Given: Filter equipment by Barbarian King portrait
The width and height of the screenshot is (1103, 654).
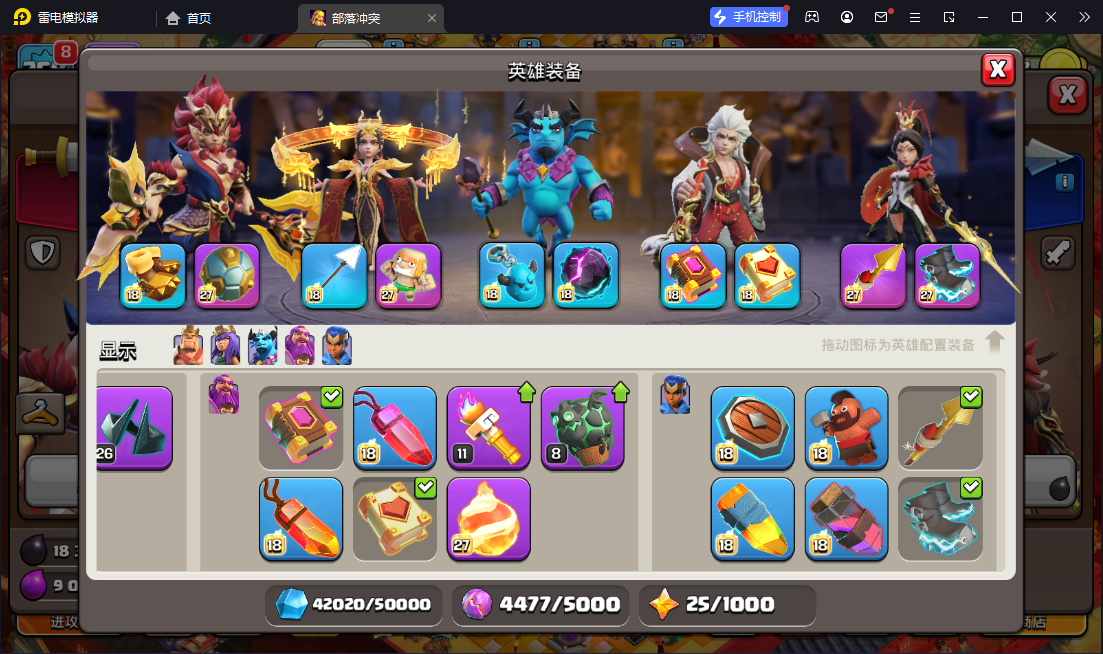Looking at the screenshot, I should point(188,347).
